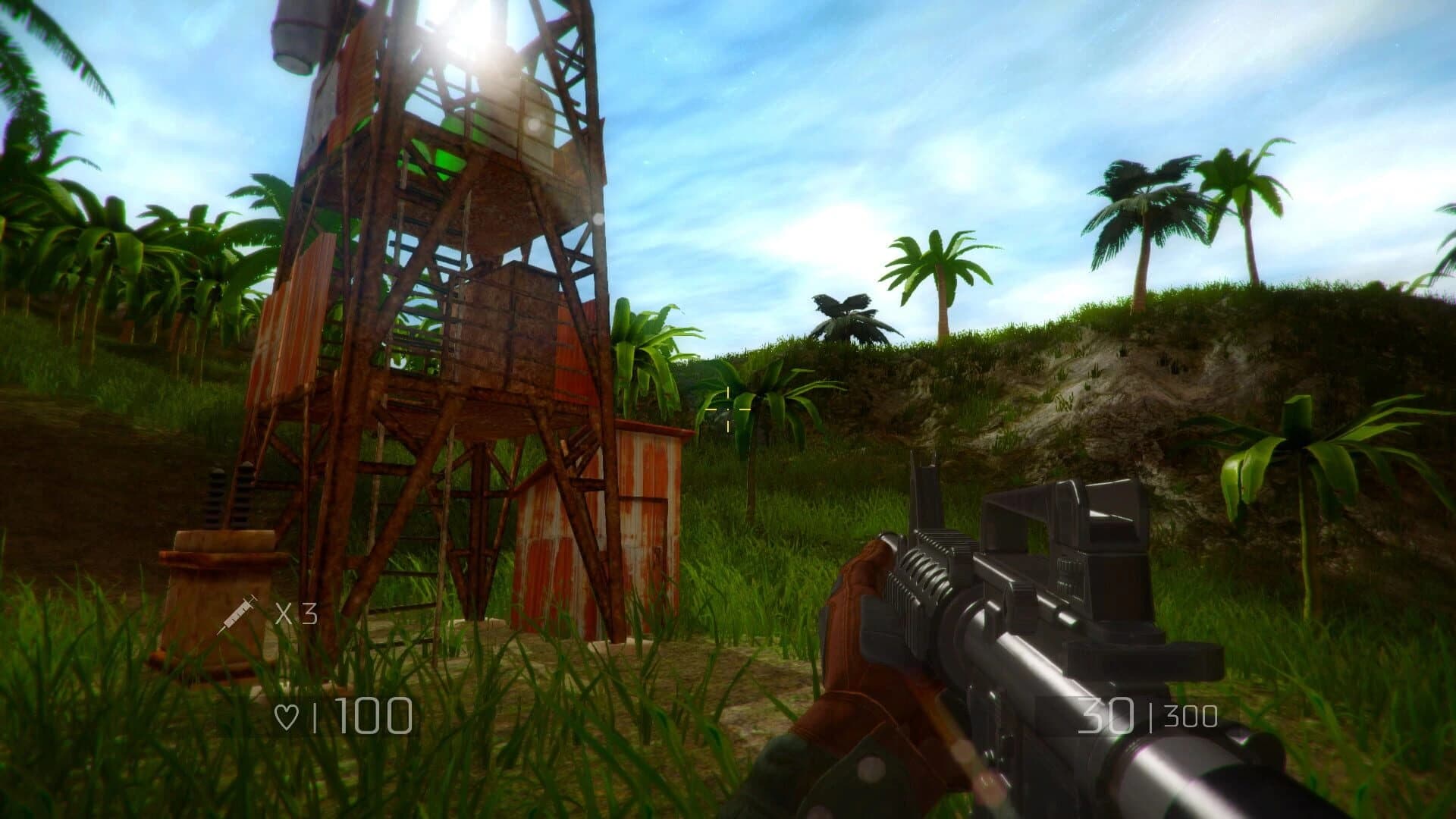The height and width of the screenshot is (819, 1456).
Task: Click the crosshair reticle in screen center
Action: [728, 409]
